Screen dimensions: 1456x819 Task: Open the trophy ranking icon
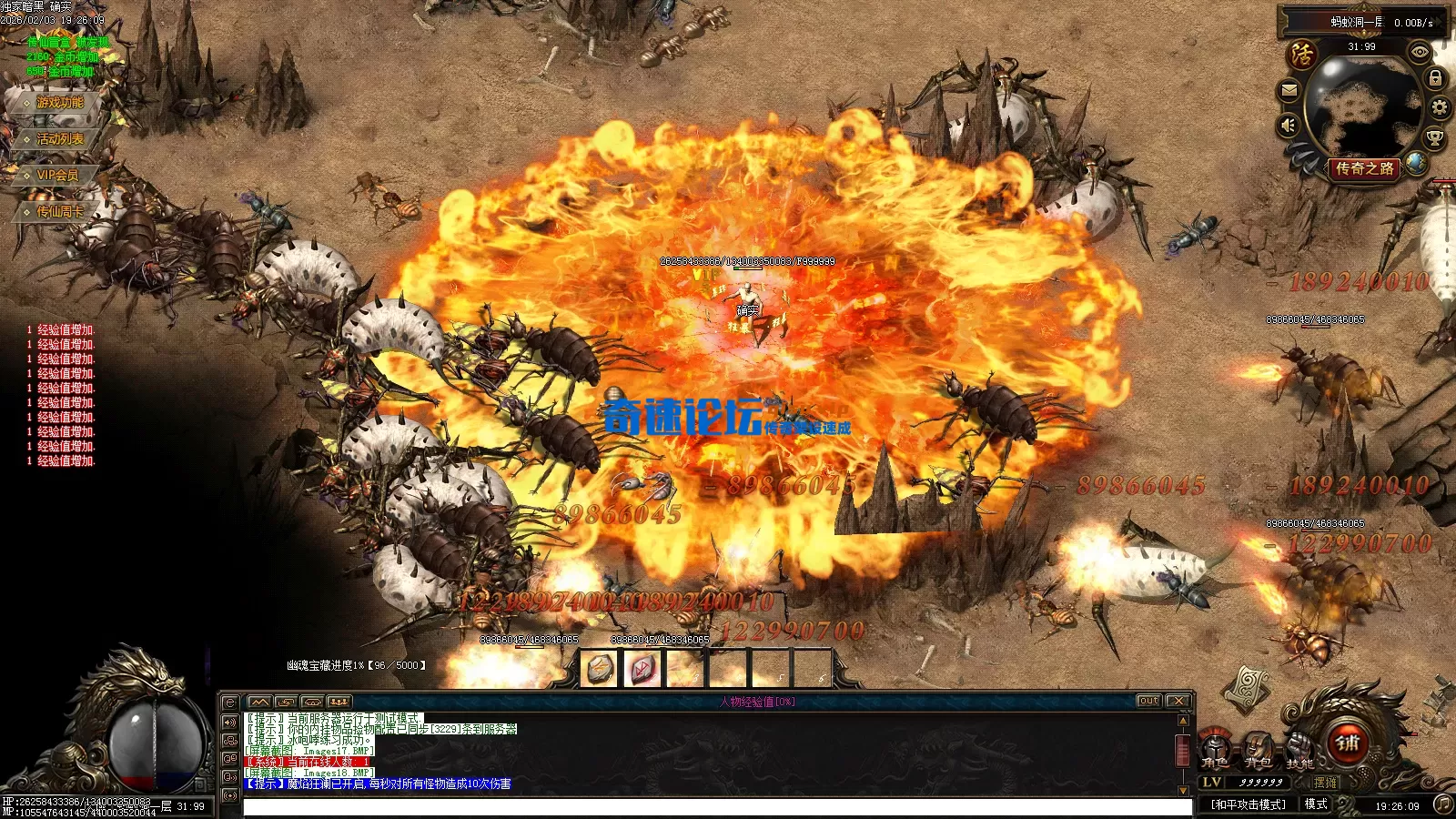tap(1434, 138)
